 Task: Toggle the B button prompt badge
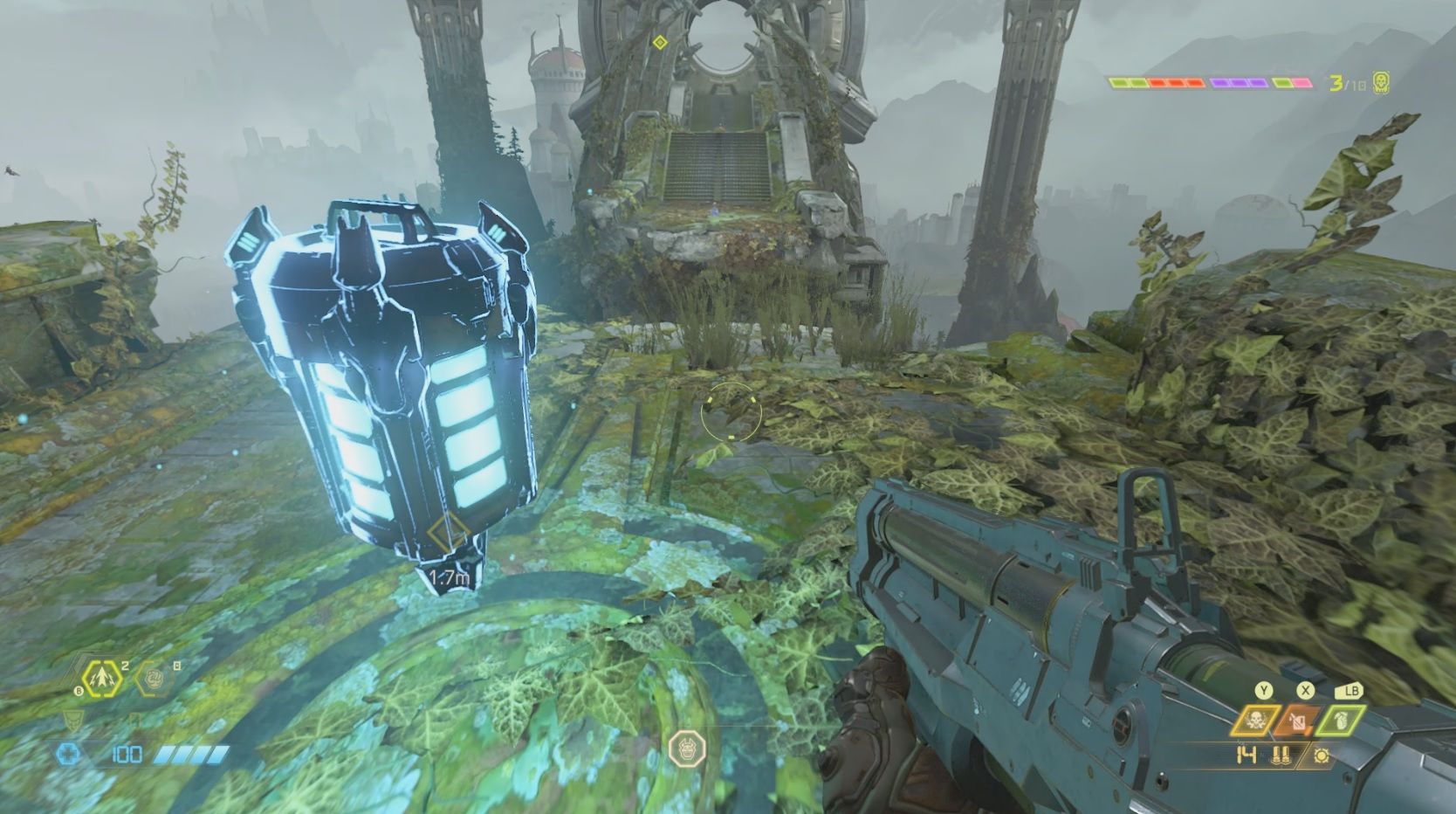click(x=79, y=691)
